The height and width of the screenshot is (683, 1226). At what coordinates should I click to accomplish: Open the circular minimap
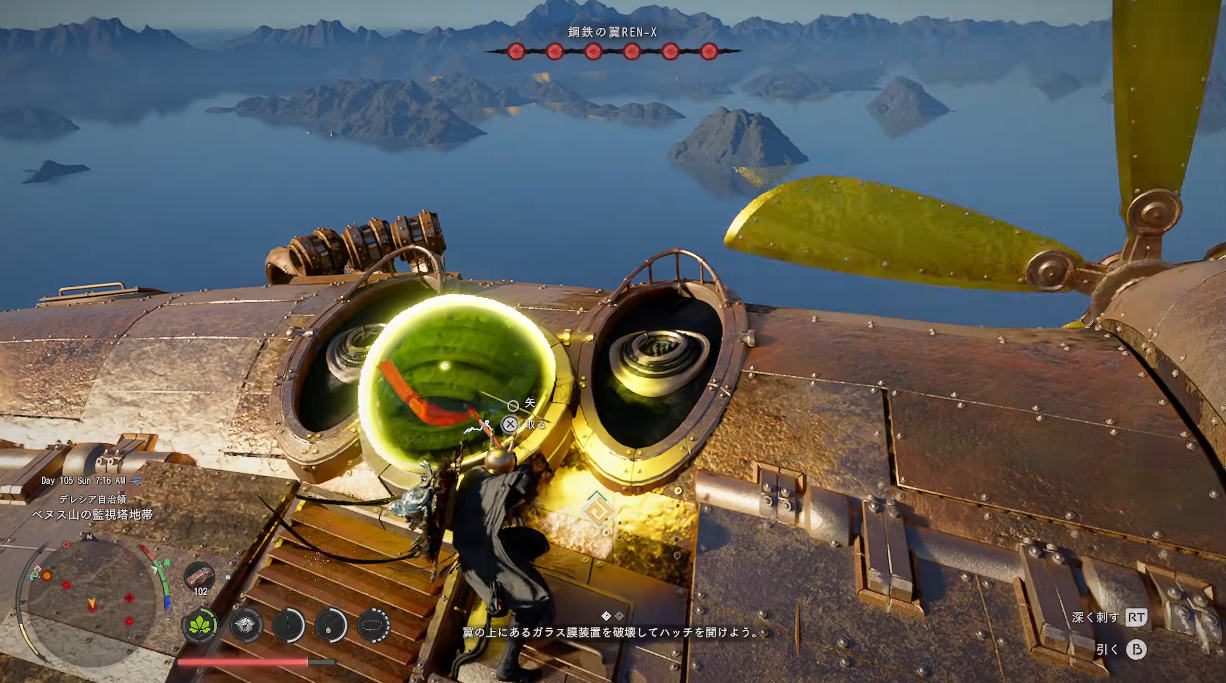(x=92, y=600)
